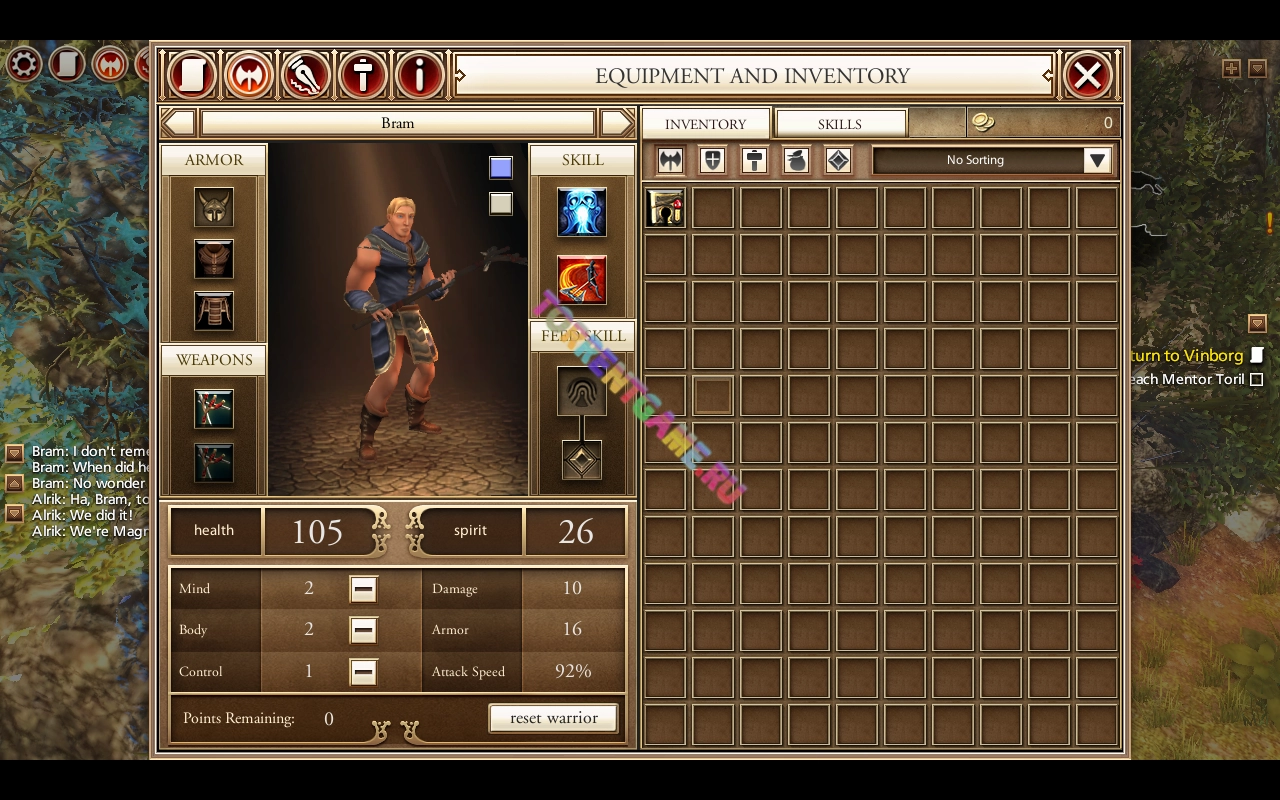Decrease the Body attribute with minus button
The width and height of the screenshot is (1280, 800).
pos(363,630)
